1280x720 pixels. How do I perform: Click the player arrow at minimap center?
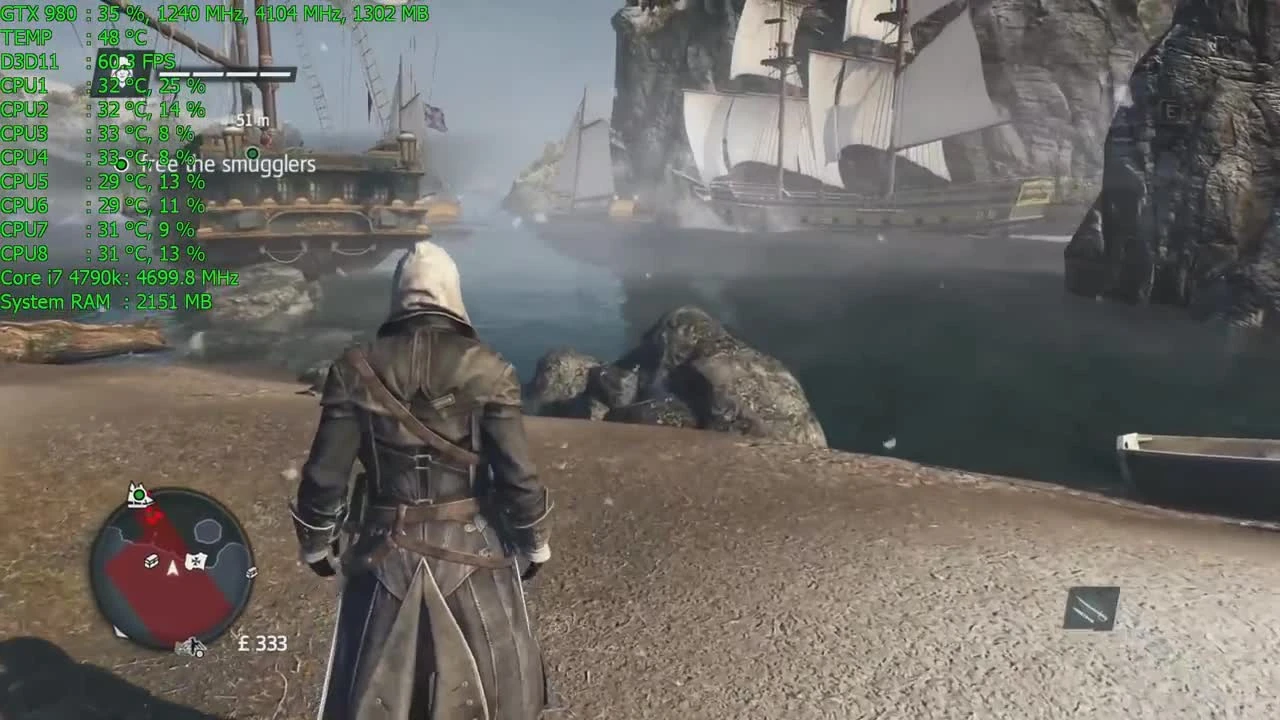click(x=172, y=568)
